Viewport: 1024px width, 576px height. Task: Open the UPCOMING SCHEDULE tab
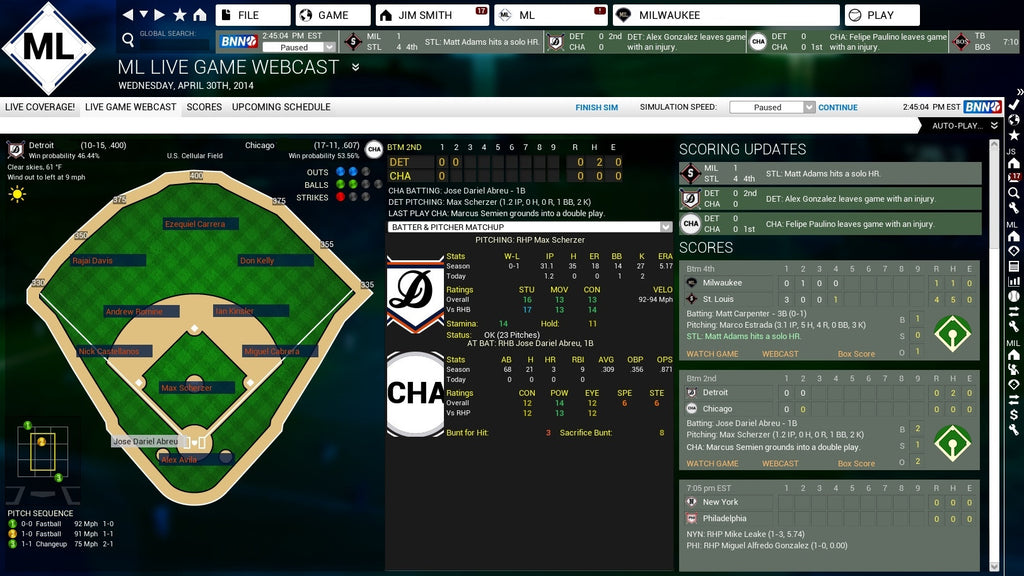[x=281, y=107]
